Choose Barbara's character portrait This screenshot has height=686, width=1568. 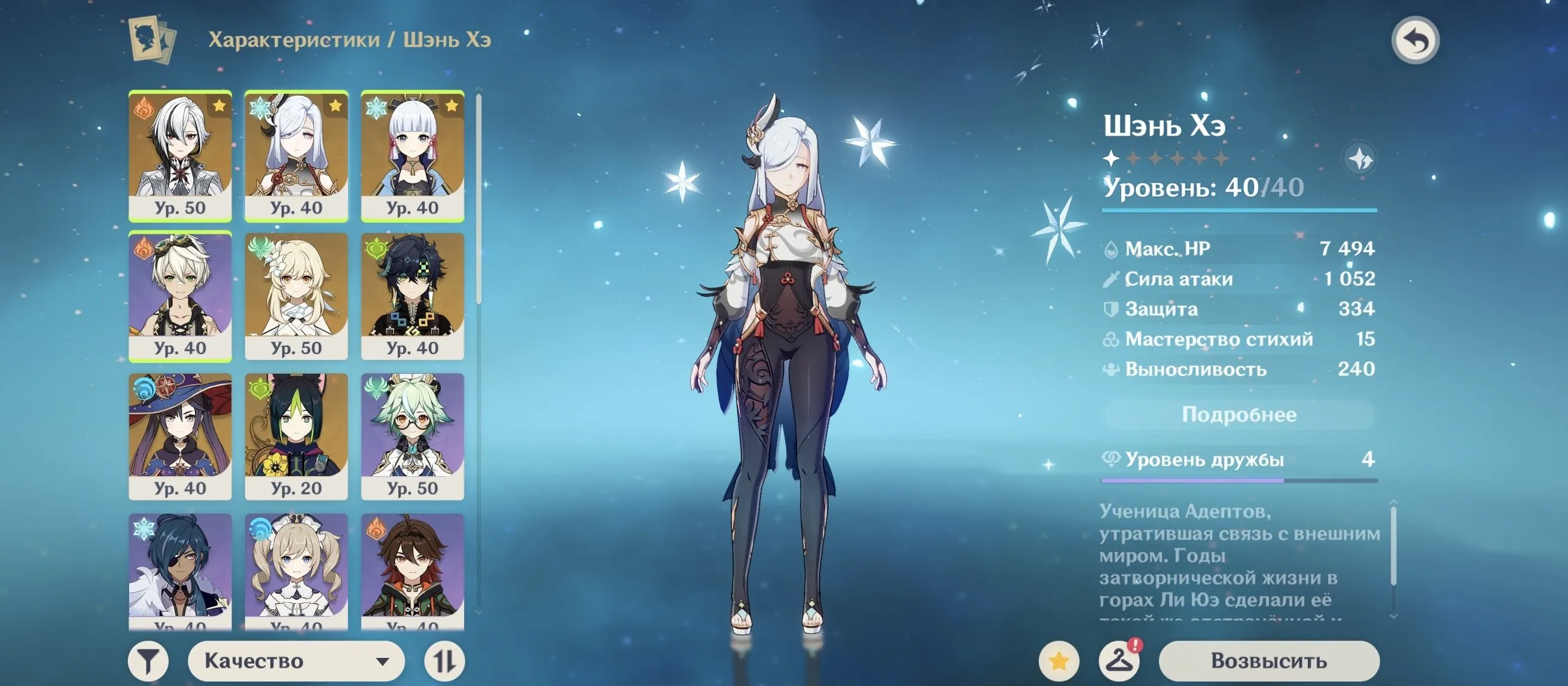297,569
